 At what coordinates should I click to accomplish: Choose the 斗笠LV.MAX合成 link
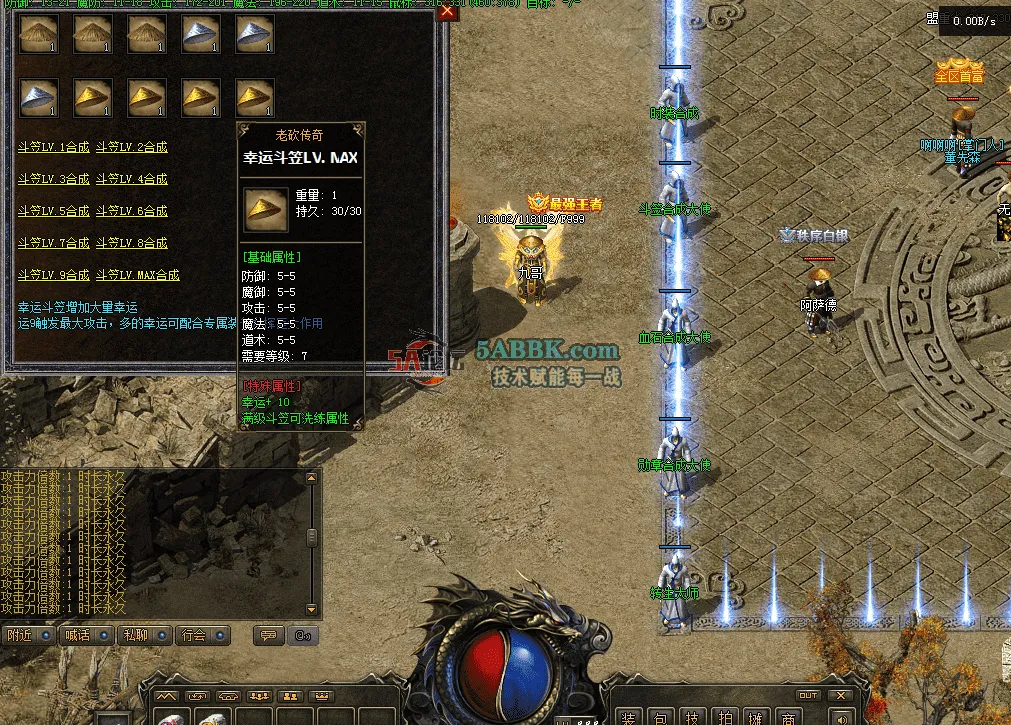coord(138,275)
